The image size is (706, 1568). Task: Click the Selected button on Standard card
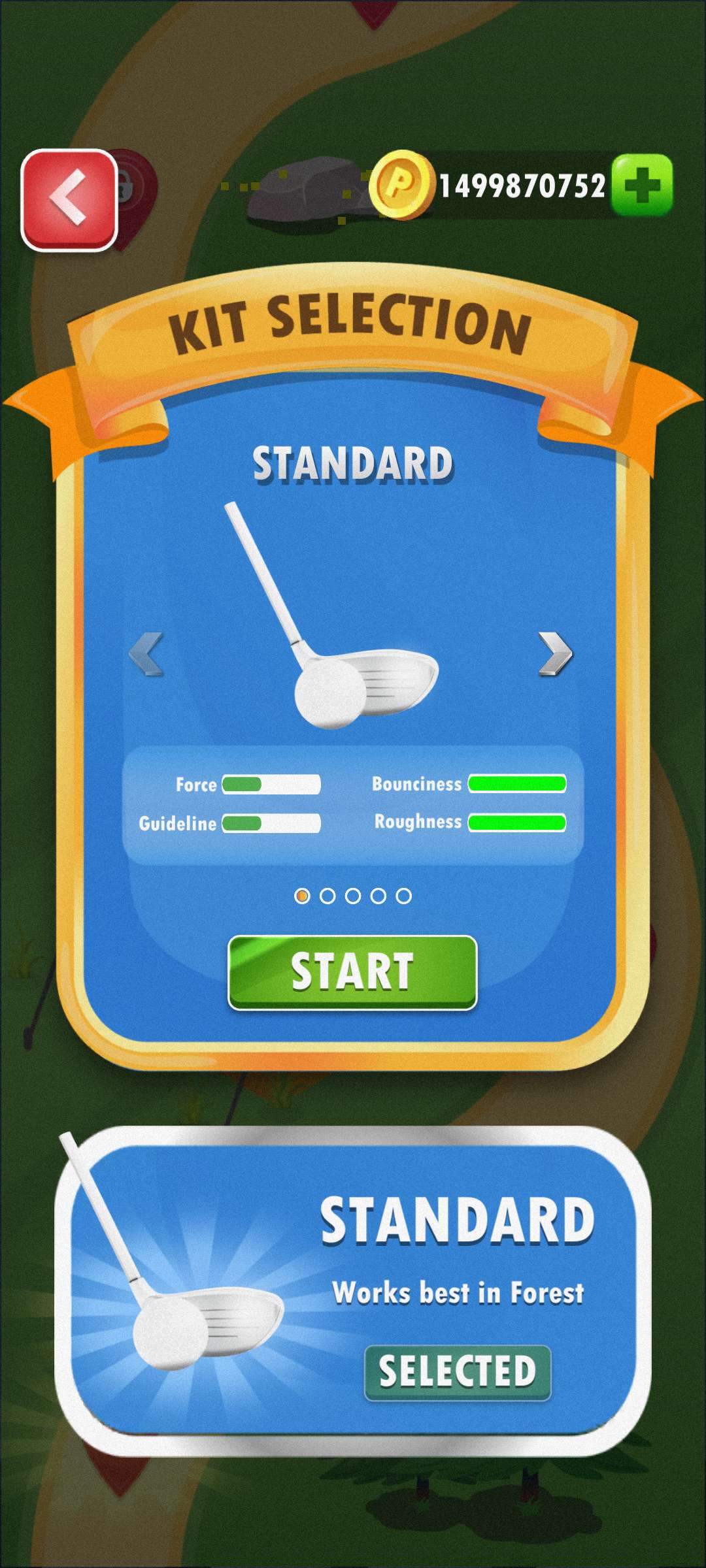coord(458,1372)
